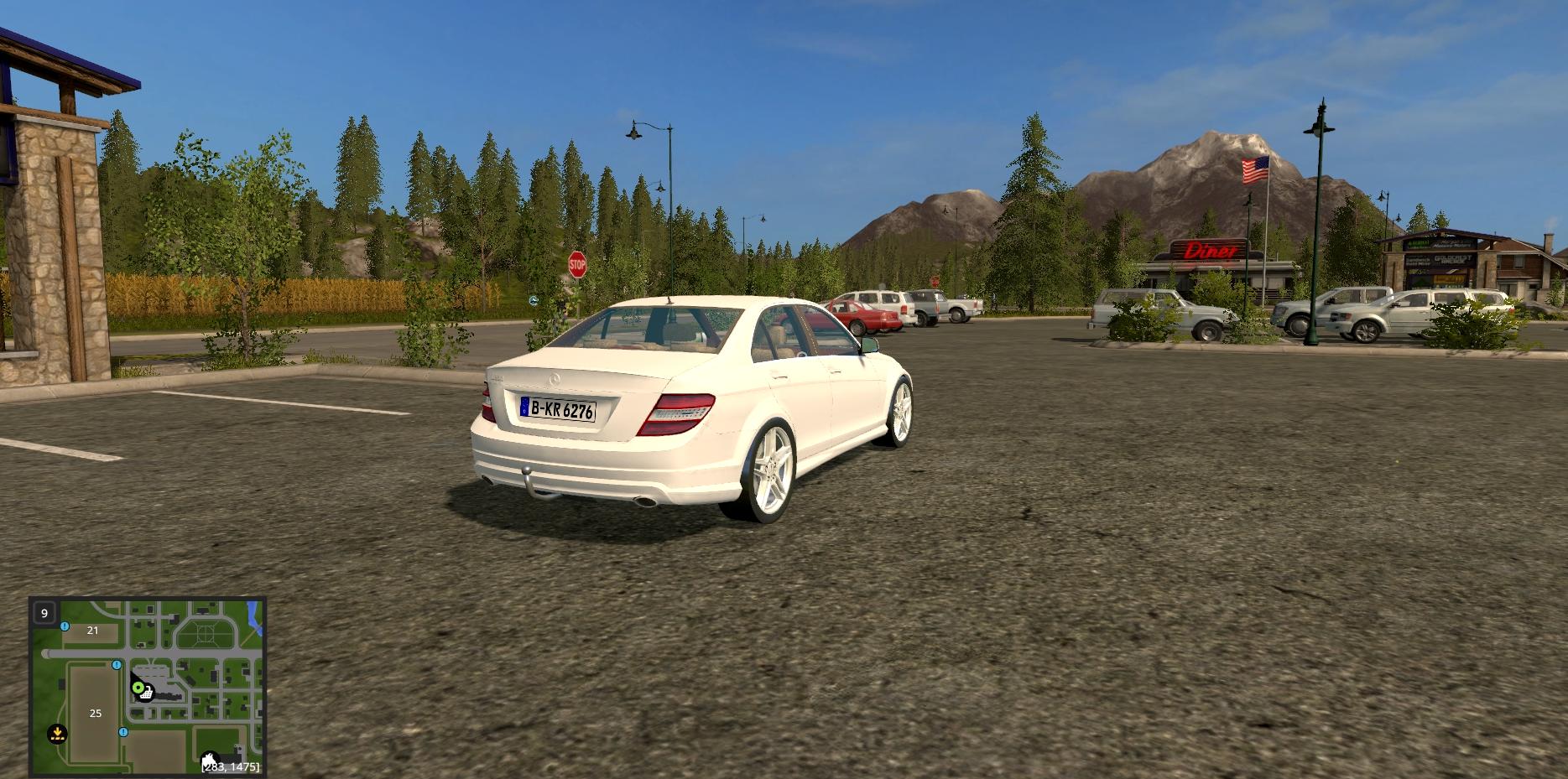Open the animal pen marker on minimap
The image size is (1568, 779).
[x=211, y=757]
